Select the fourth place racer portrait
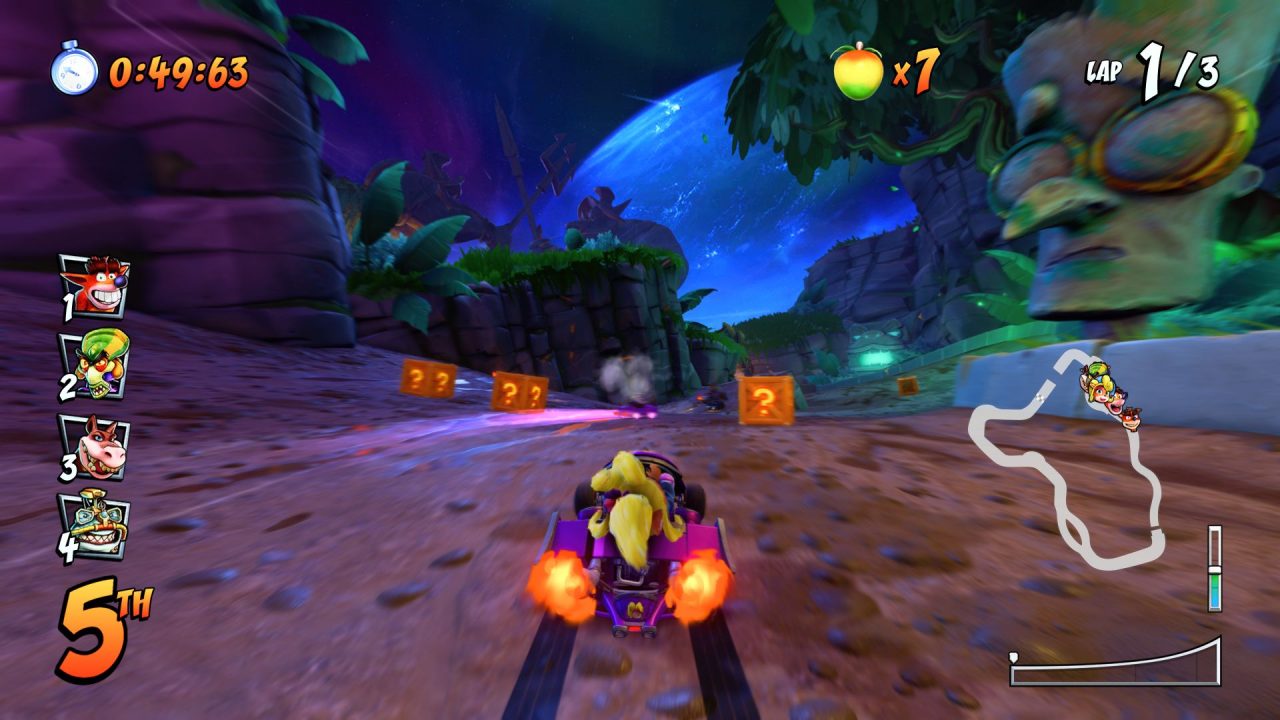The height and width of the screenshot is (720, 1280). coord(94,525)
